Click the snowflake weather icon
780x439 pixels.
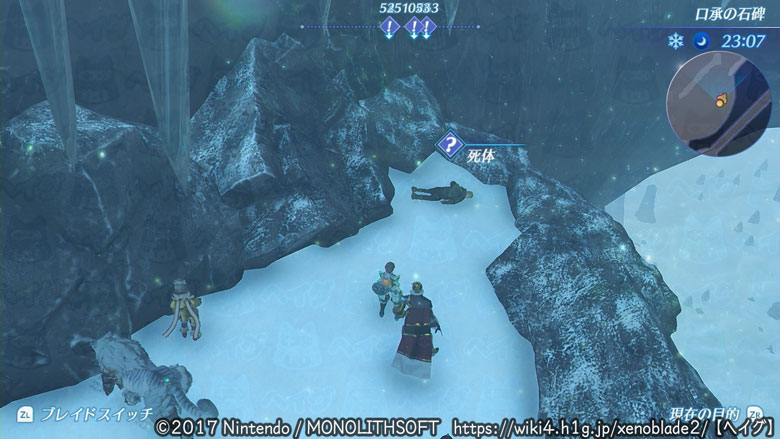(674, 41)
